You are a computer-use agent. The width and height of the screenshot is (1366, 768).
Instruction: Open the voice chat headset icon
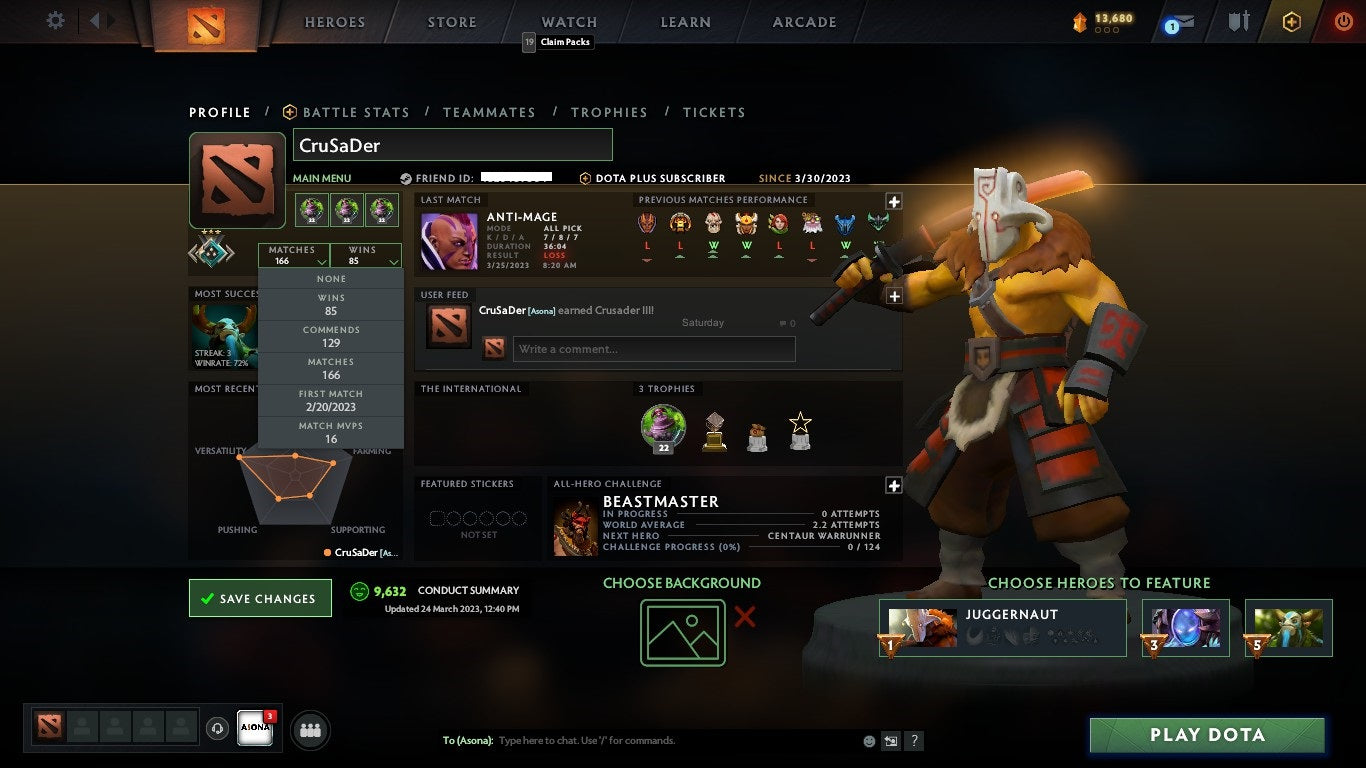pyautogui.click(x=218, y=730)
